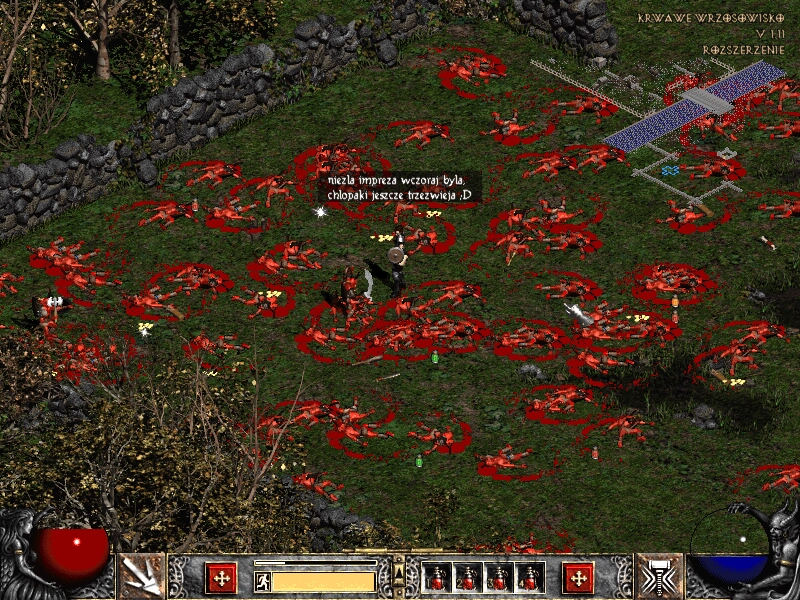
Task: Use the healing potion in belt slot 1
Action: 437,577
